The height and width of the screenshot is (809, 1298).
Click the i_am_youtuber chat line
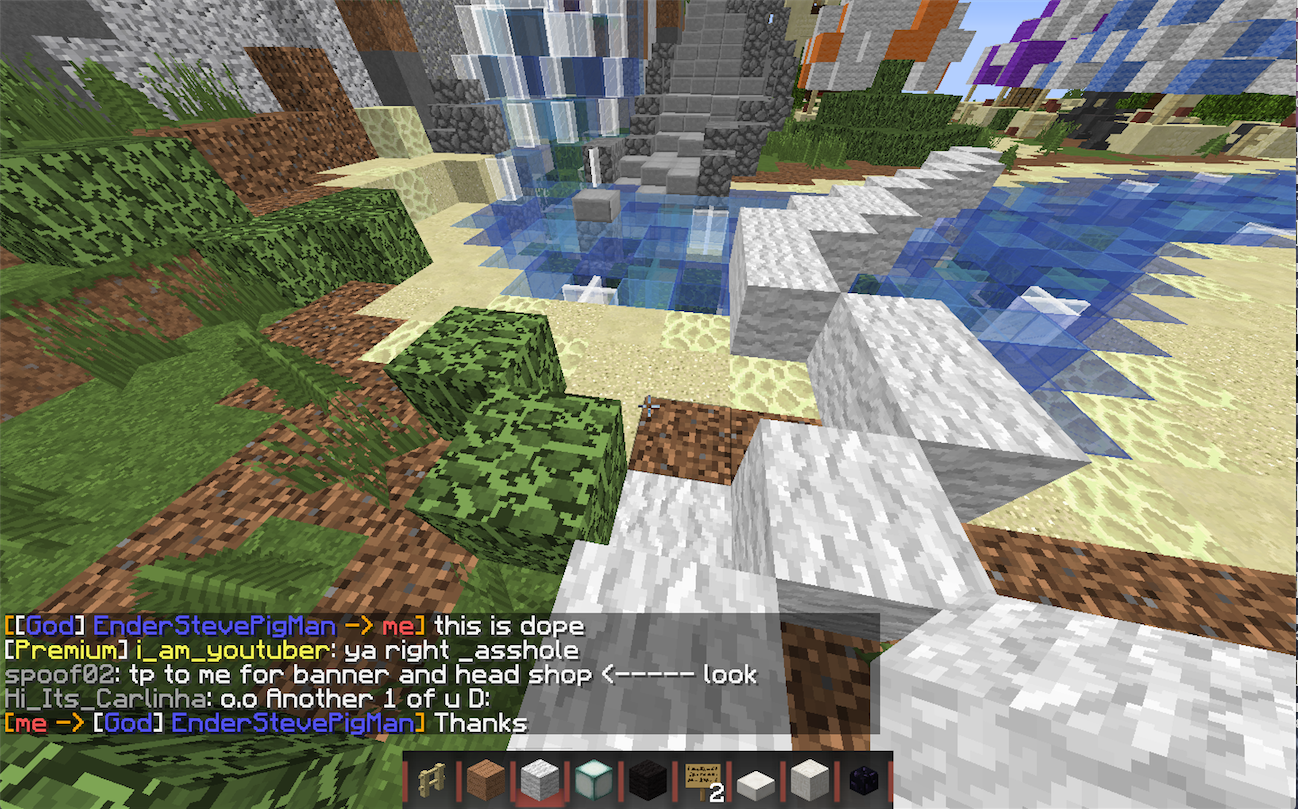coord(290,651)
